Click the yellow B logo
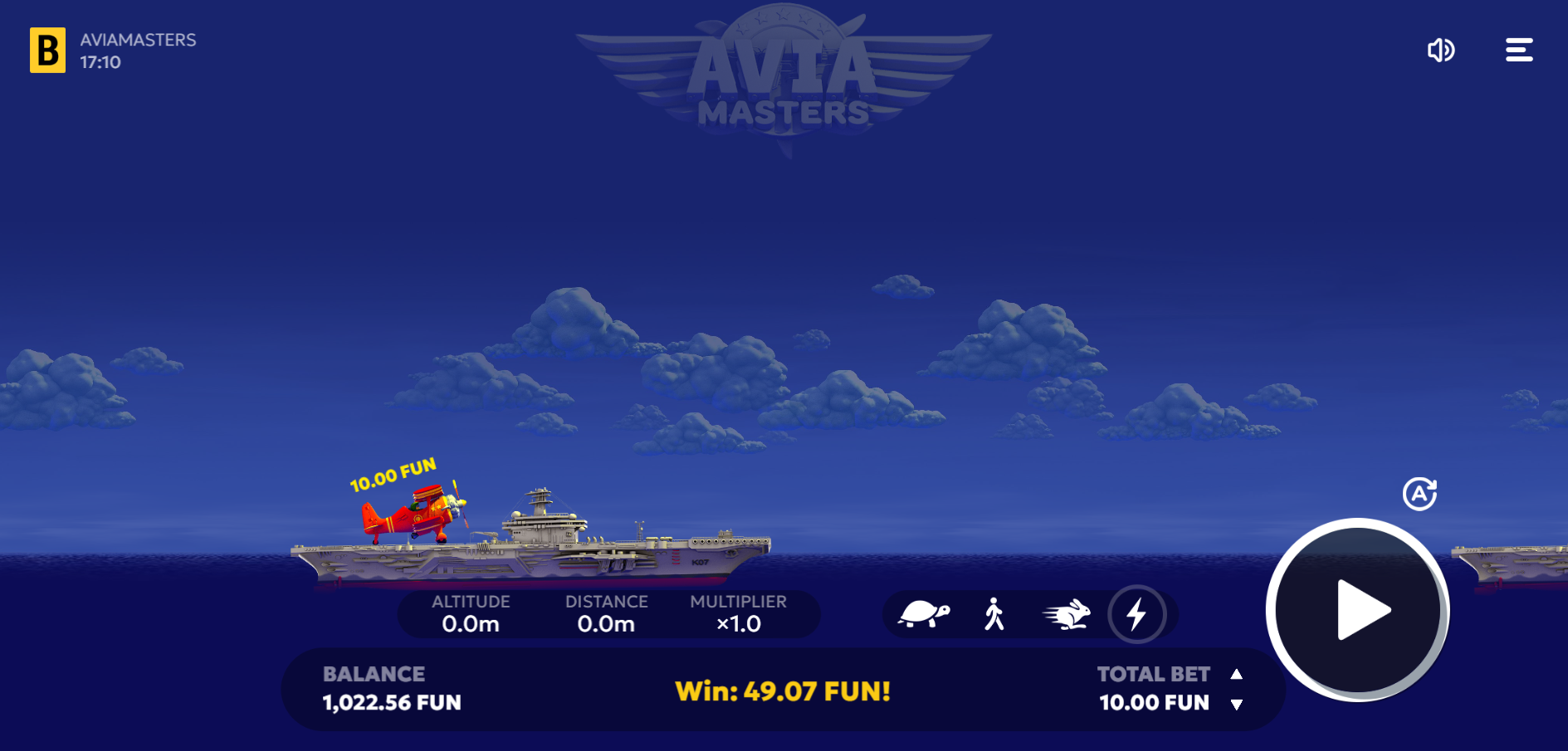The width and height of the screenshot is (1568, 751). coord(48,51)
